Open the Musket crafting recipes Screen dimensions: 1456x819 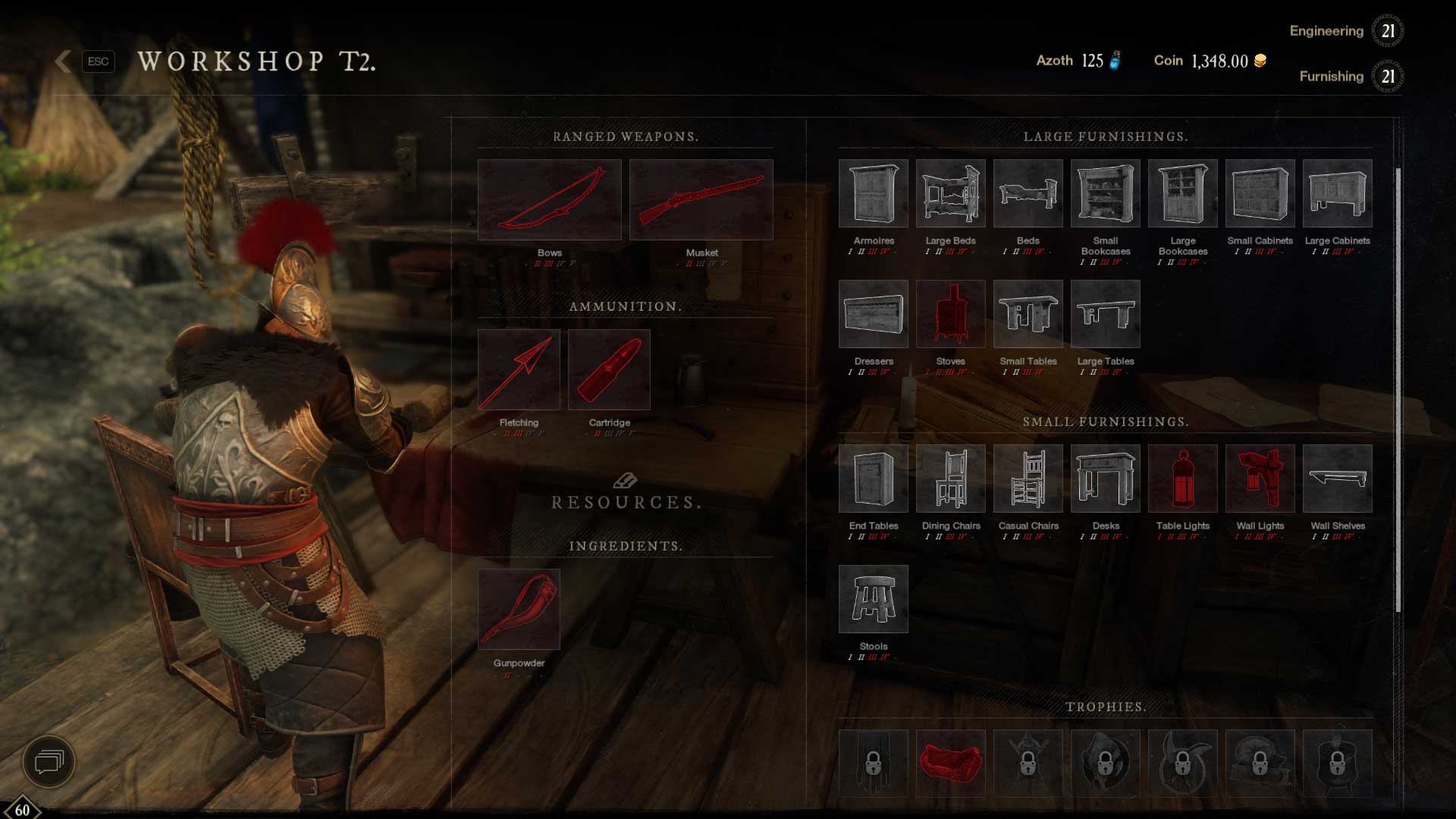[701, 199]
